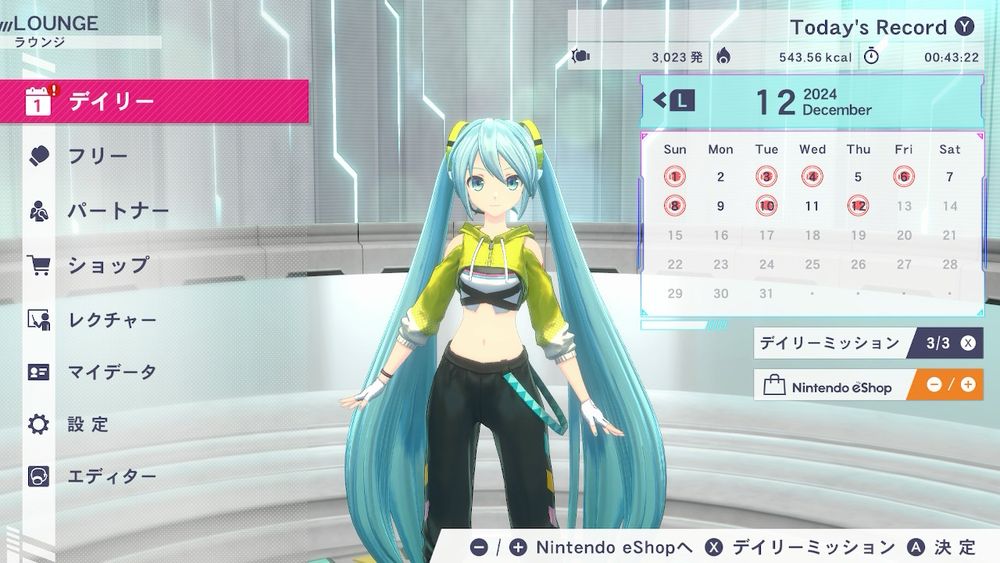The width and height of the screenshot is (1000, 563).
Task: Show the デイリーミッション daily mission panel
Action: click(866, 343)
